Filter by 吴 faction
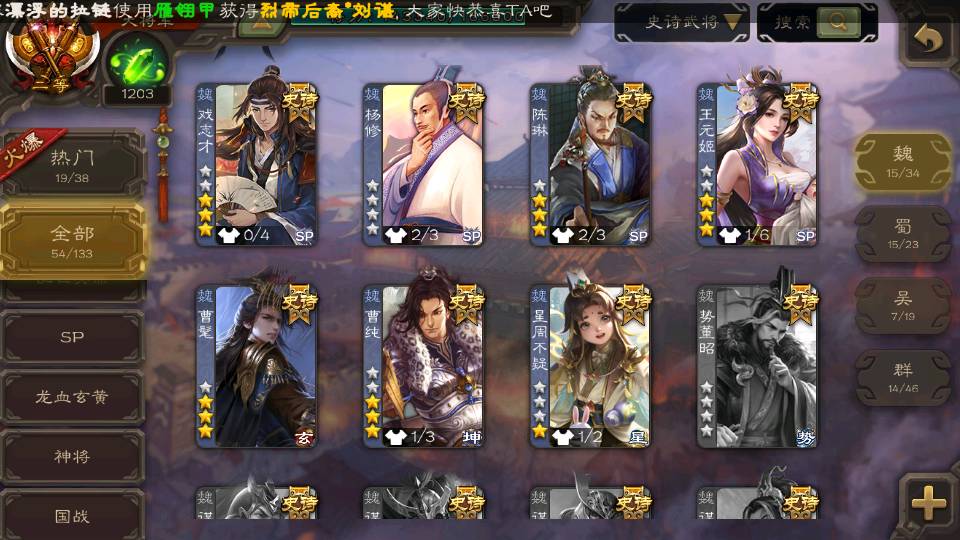 click(903, 305)
